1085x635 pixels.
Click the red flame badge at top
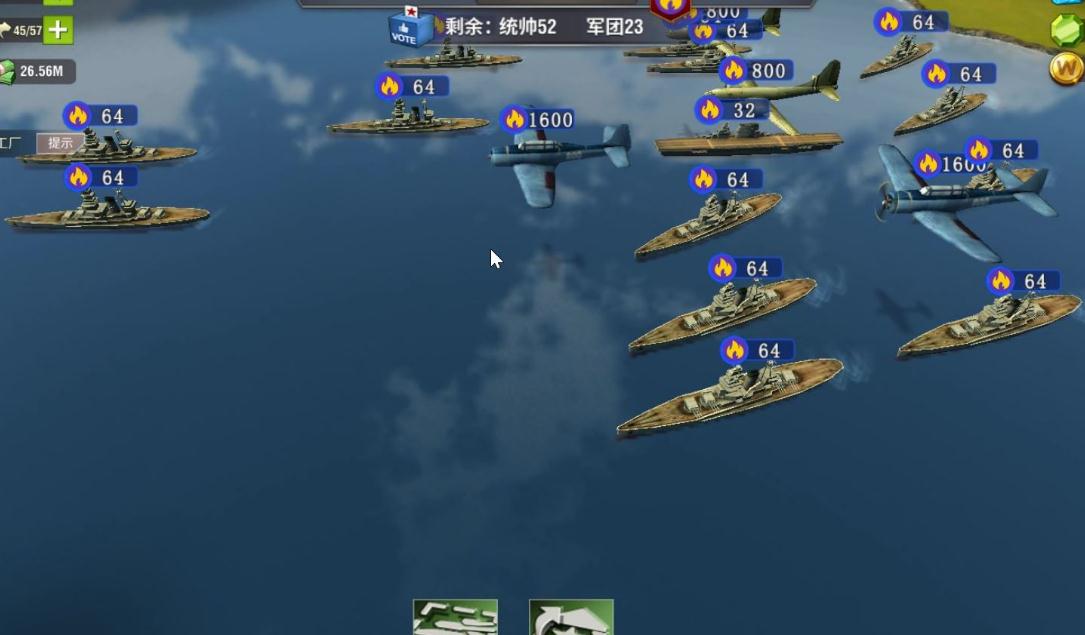(x=671, y=7)
